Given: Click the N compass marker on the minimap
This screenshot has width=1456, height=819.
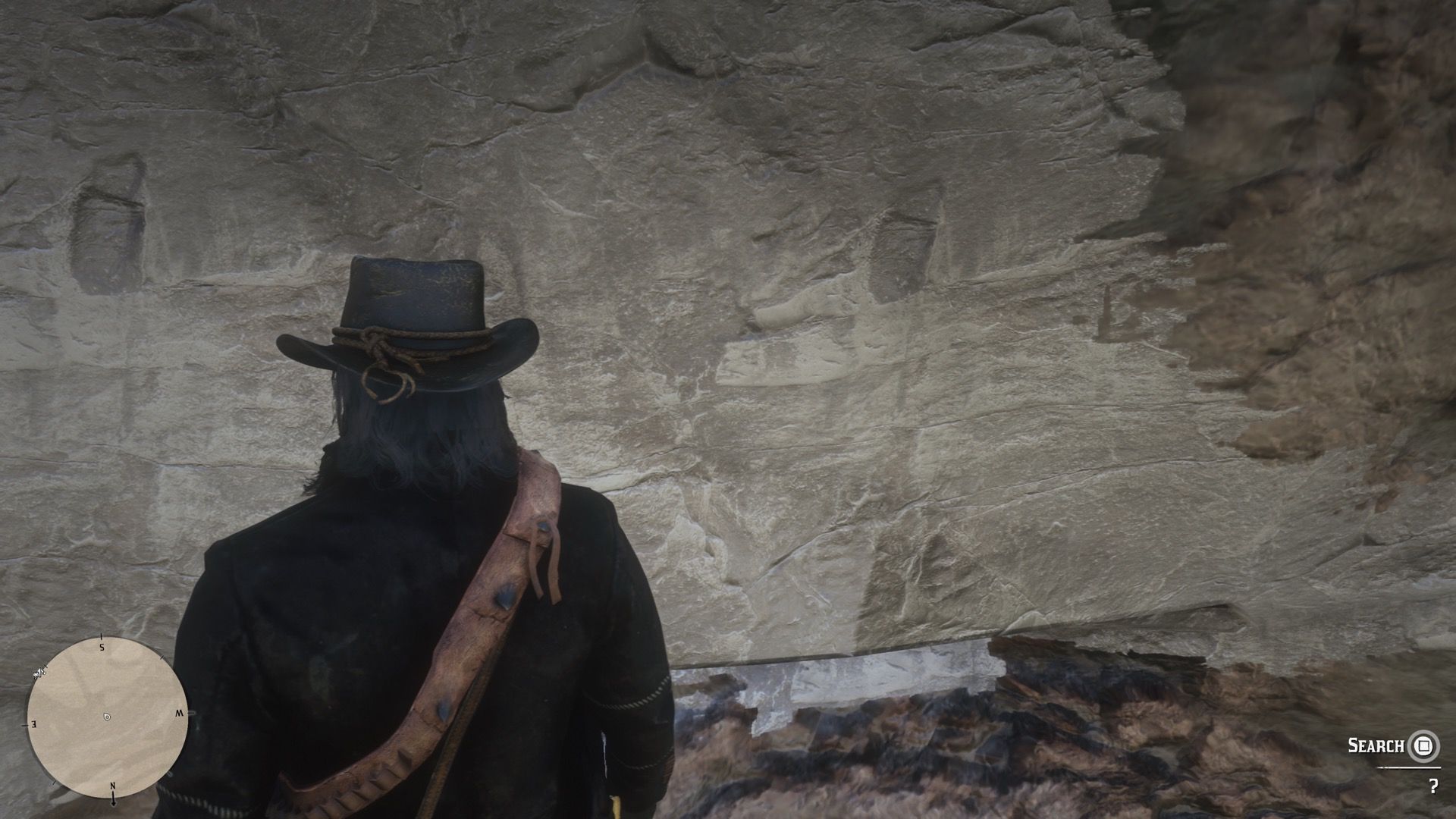Looking at the screenshot, I should pyautogui.click(x=112, y=786).
